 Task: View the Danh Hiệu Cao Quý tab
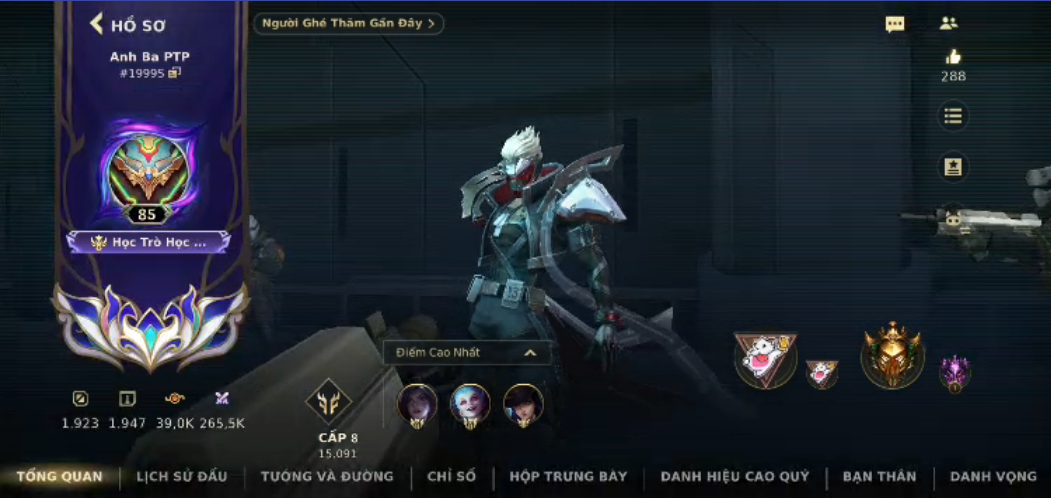pyautogui.click(x=735, y=477)
